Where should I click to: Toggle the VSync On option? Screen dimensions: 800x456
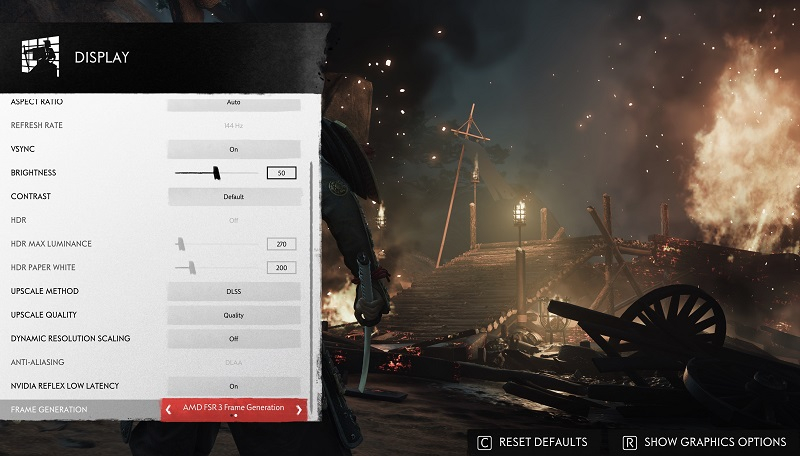point(233,149)
